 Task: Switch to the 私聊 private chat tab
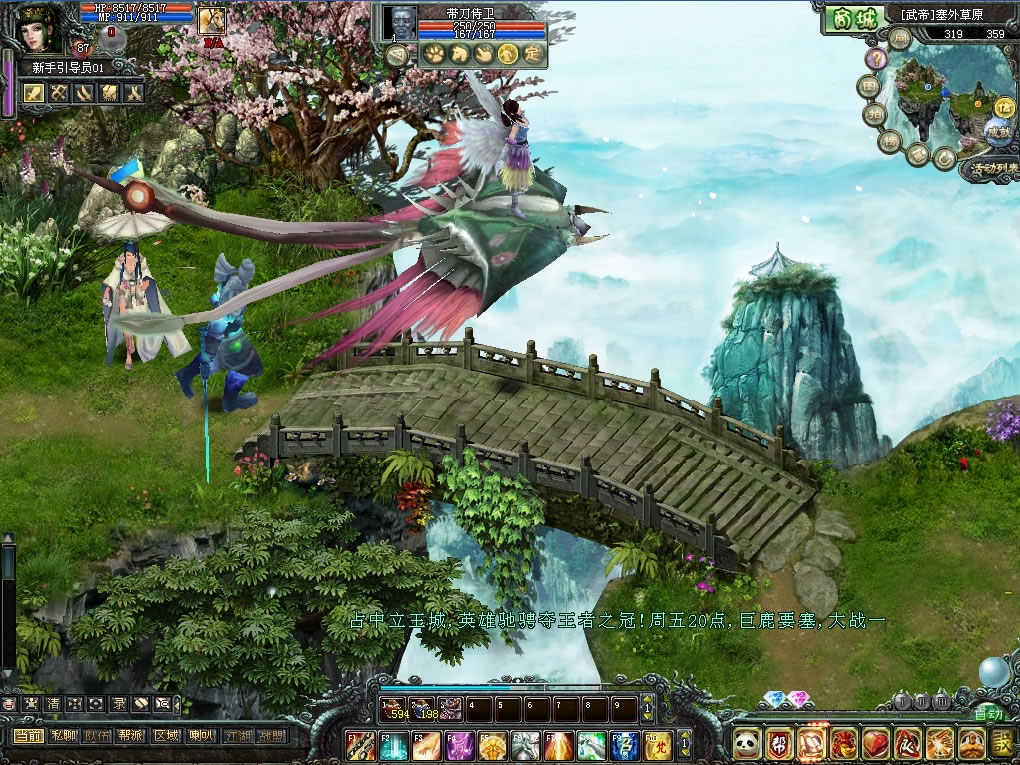[x=63, y=735]
